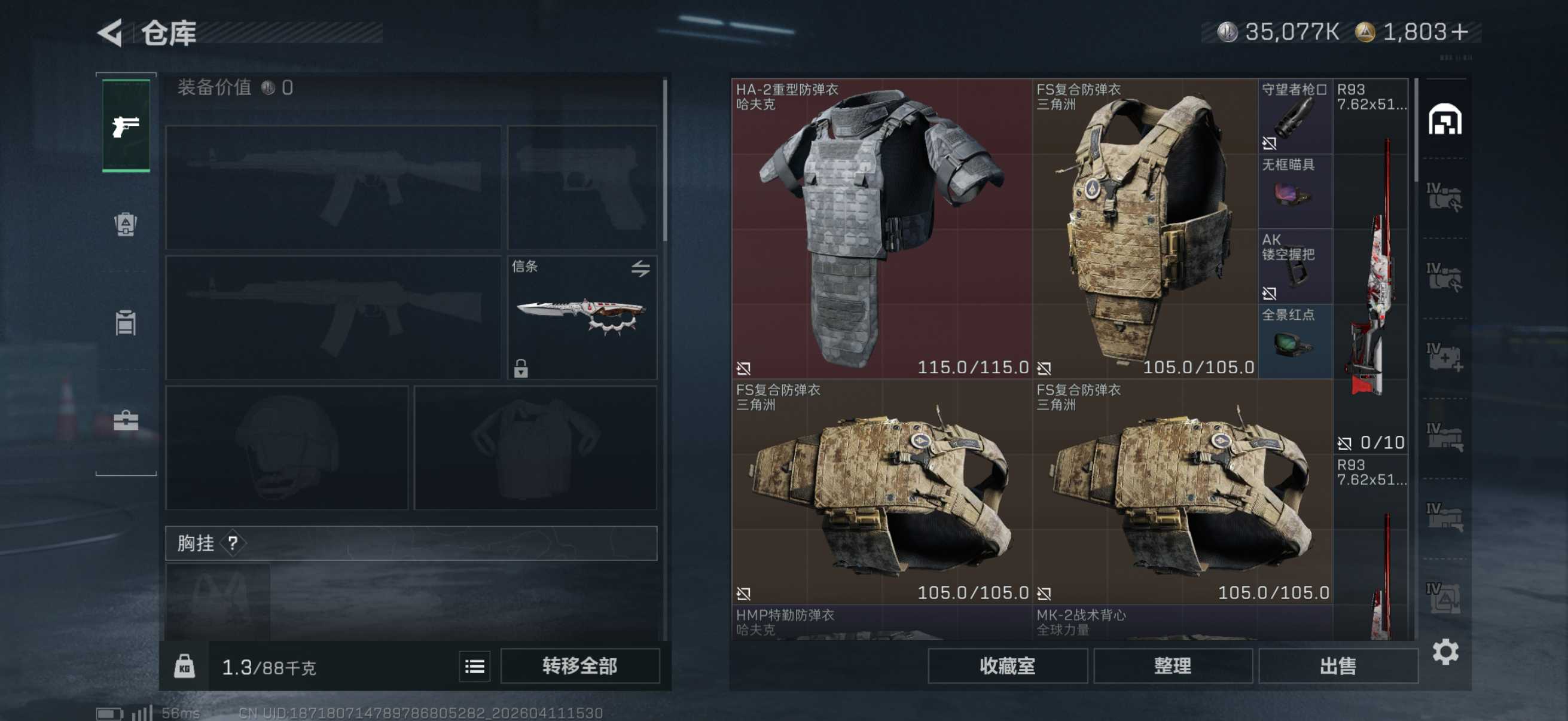This screenshot has width=1568, height=721.
Task: Toggle the list view icon
Action: point(474,666)
